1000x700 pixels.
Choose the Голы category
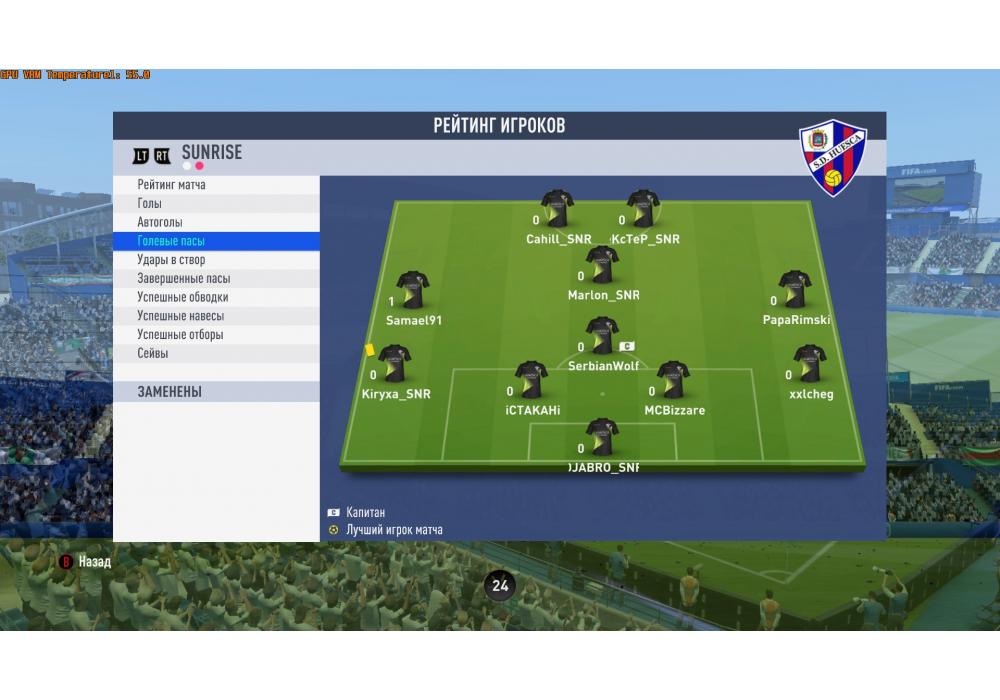[150, 204]
